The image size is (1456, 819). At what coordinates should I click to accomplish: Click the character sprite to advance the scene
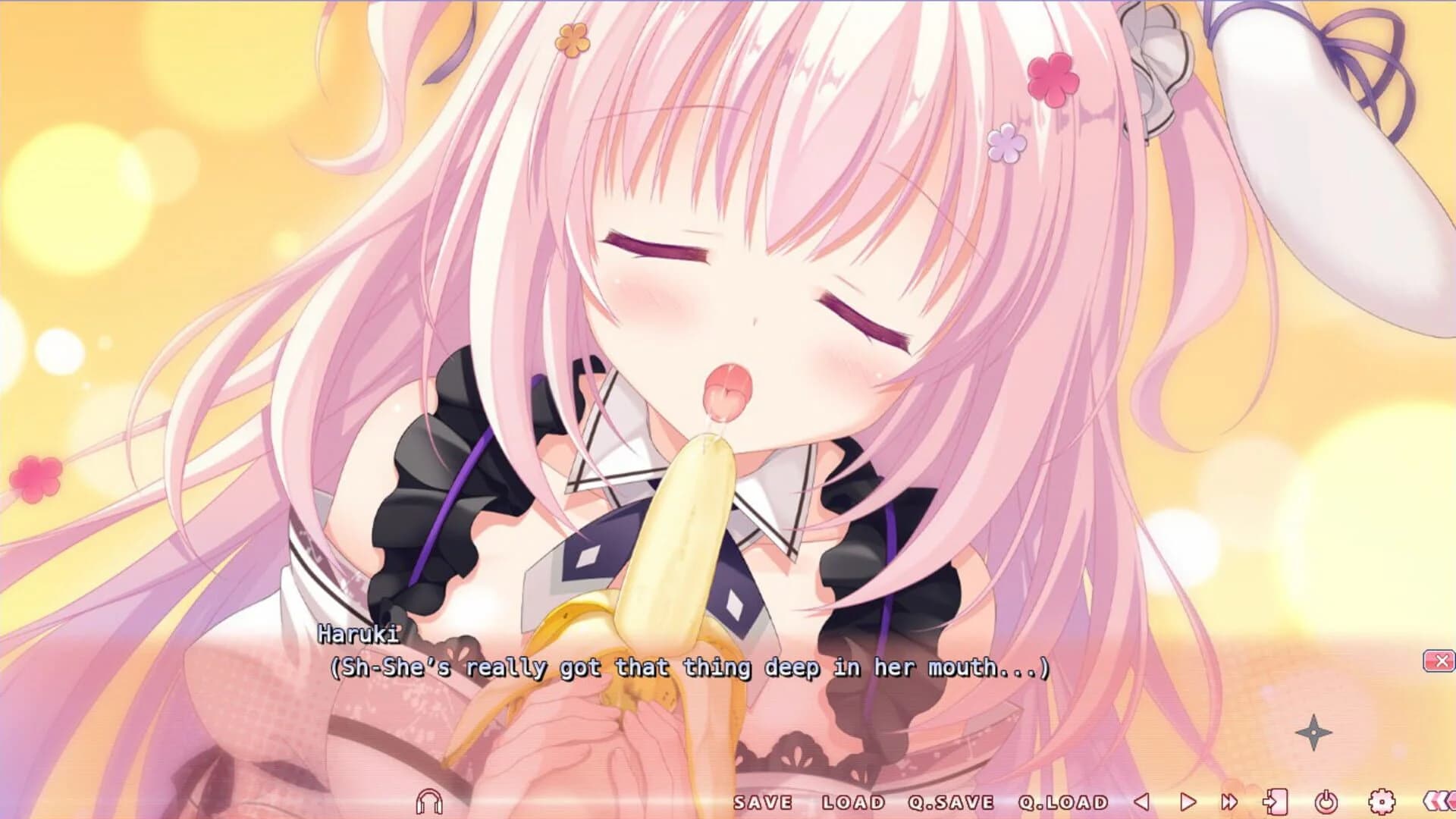pyautogui.click(x=728, y=341)
